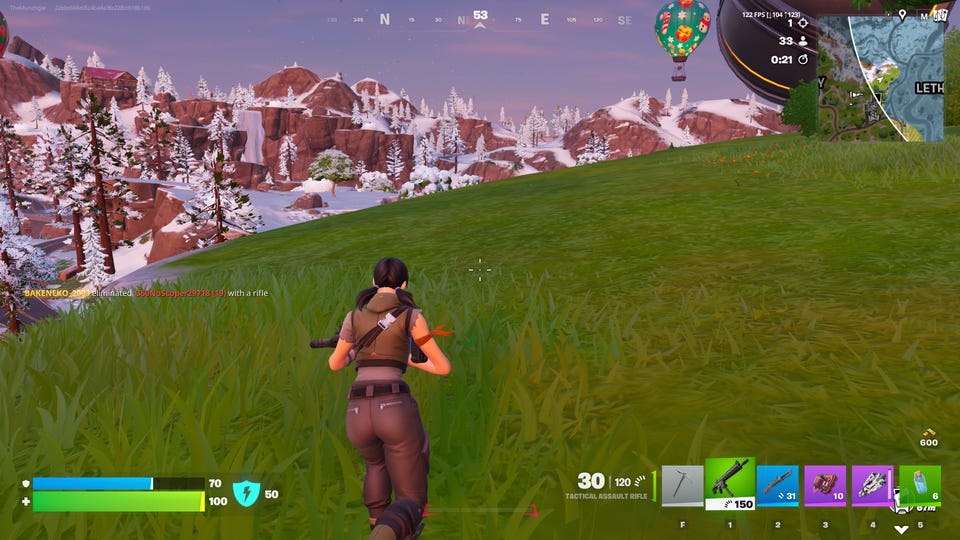
Task: Click the flag marker on the minimap
Action: pyautogui.click(x=853, y=97)
